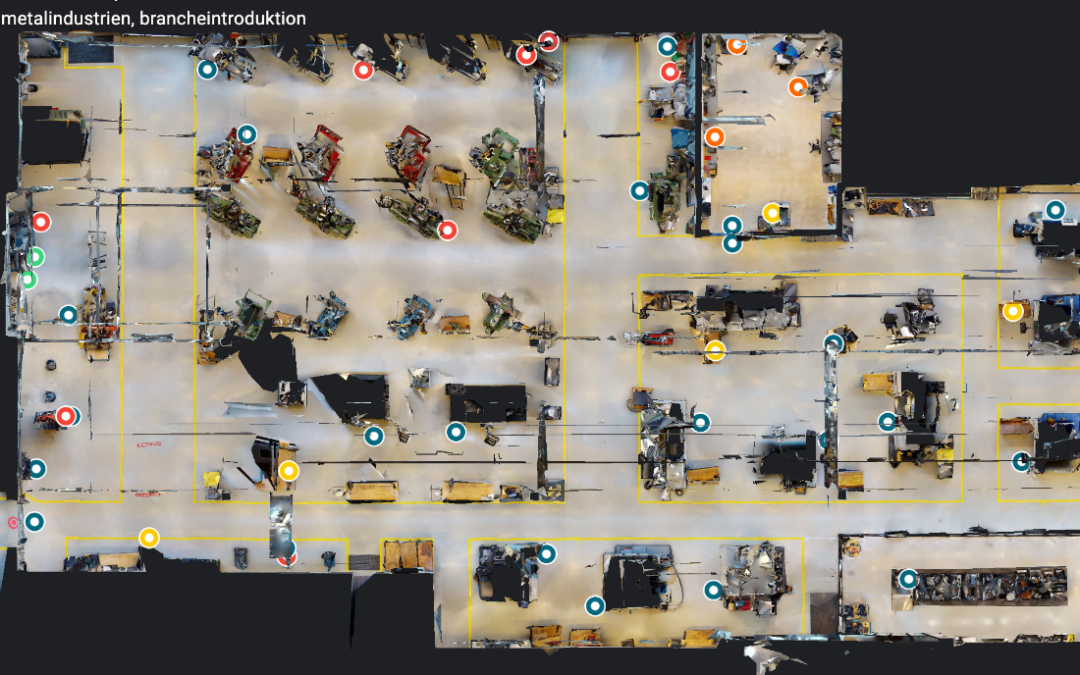Open the red tag directly beneath a teal tag
This screenshot has height=675, width=1080.
pyautogui.click(x=670, y=71)
